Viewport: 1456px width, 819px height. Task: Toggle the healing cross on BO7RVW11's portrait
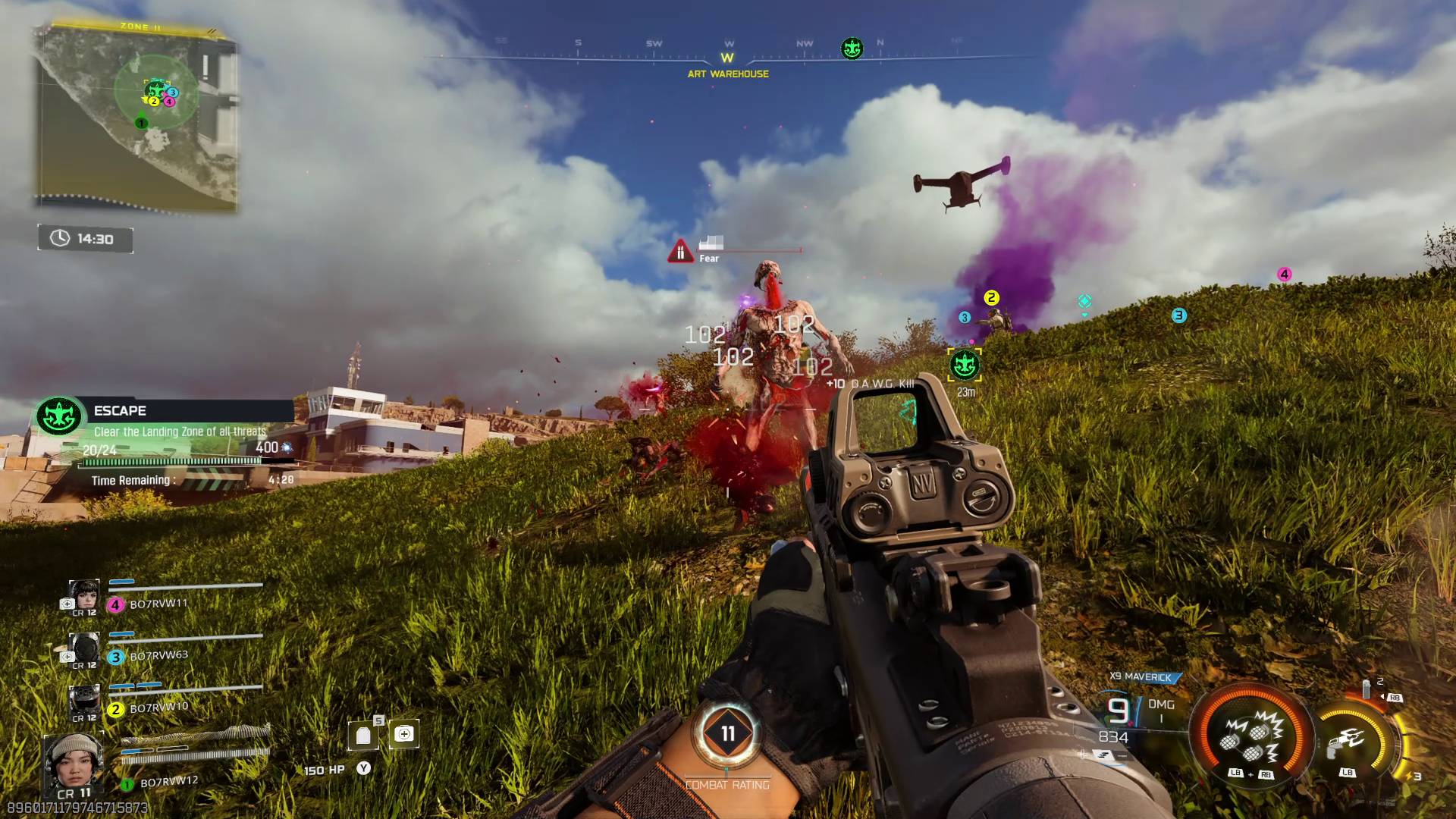point(67,604)
